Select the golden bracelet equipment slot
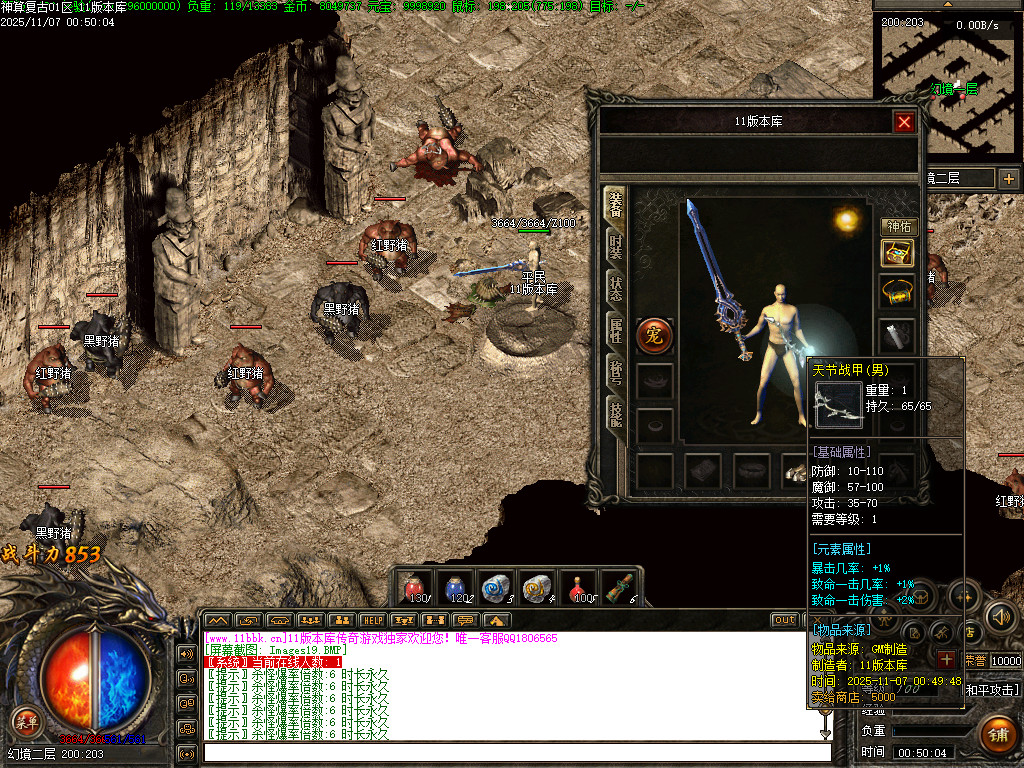The image size is (1024, 768). coord(897,292)
